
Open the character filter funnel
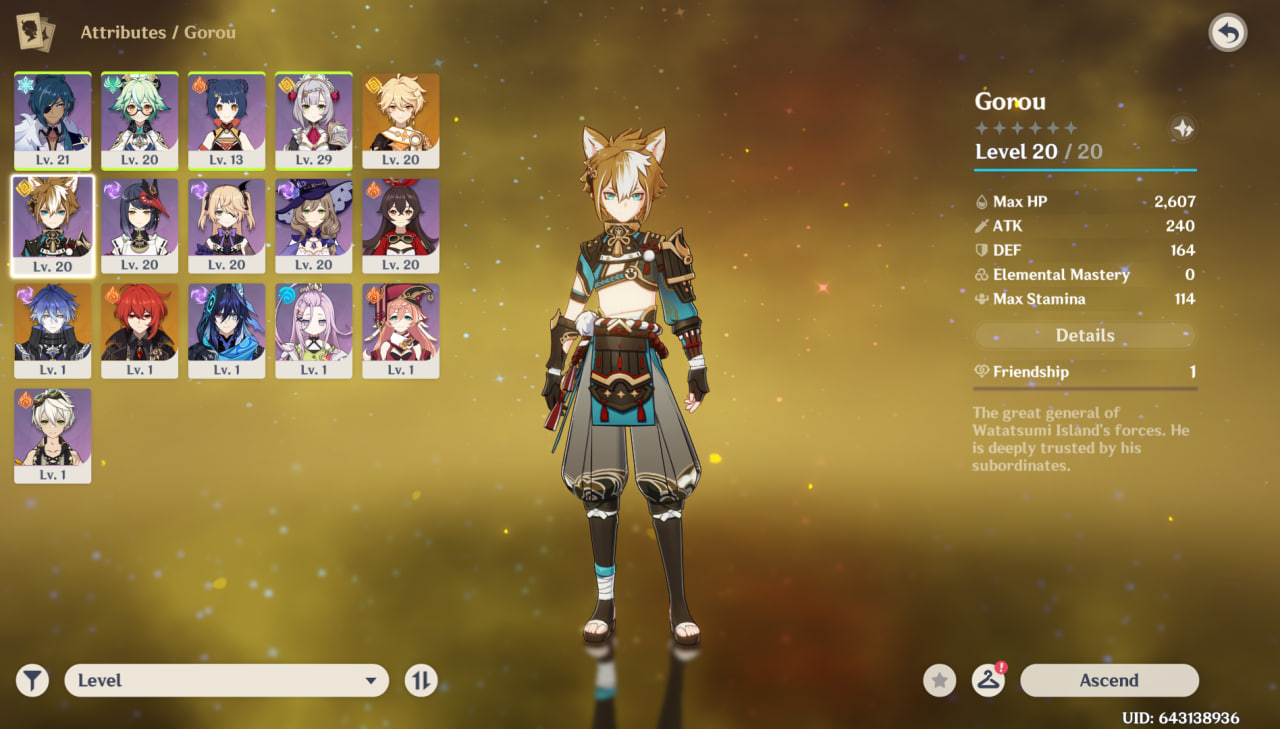(32, 681)
